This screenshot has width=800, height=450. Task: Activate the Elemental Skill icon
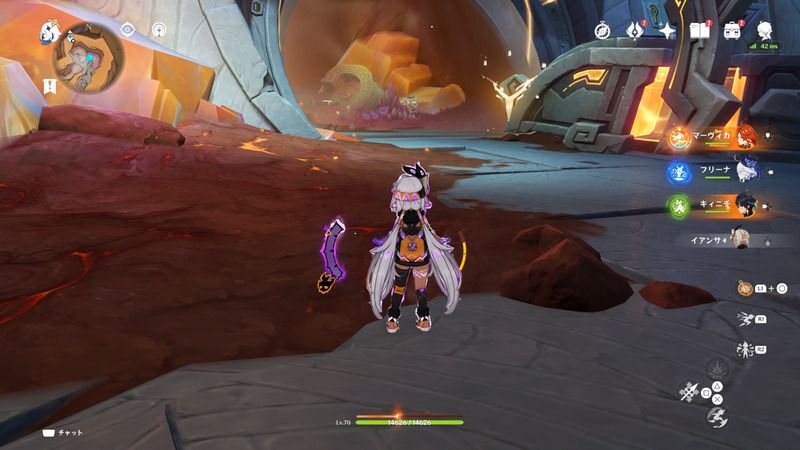point(745,319)
